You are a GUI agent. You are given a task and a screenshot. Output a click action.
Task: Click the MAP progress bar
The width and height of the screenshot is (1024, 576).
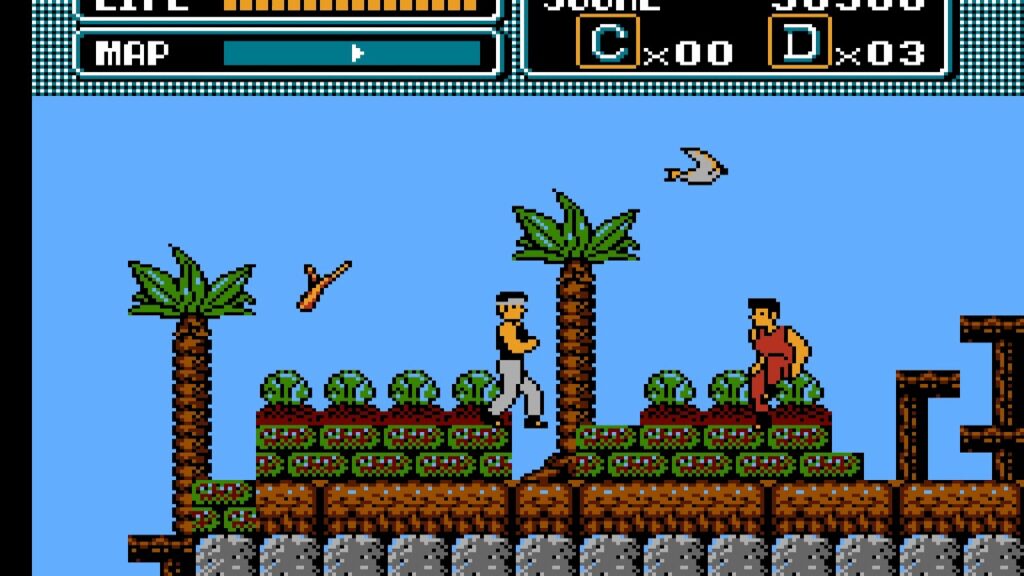(x=351, y=53)
